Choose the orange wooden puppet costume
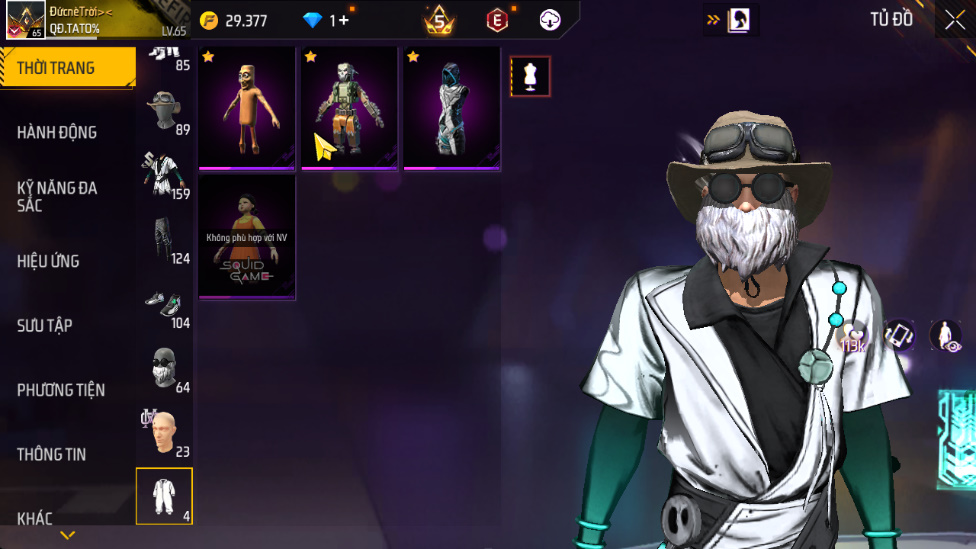The width and height of the screenshot is (976, 549). pyautogui.click(x=246, y=108)
